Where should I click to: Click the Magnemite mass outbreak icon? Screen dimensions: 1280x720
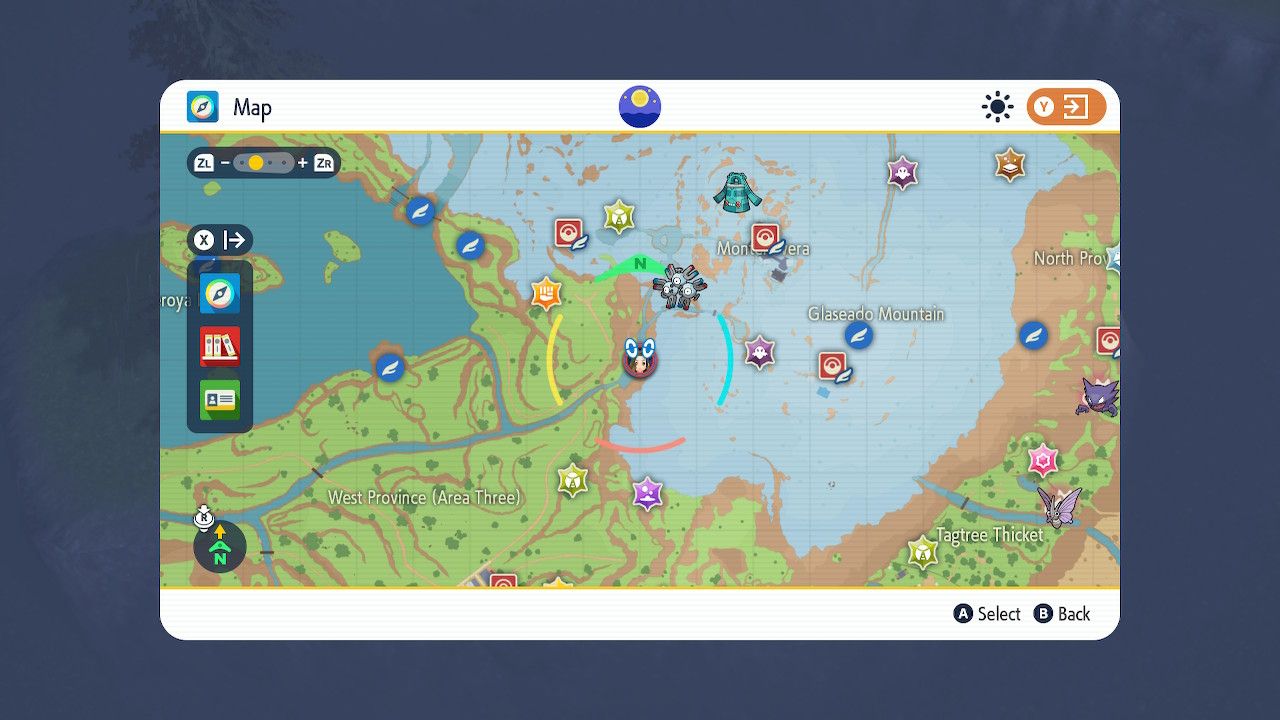pos(683,285)
